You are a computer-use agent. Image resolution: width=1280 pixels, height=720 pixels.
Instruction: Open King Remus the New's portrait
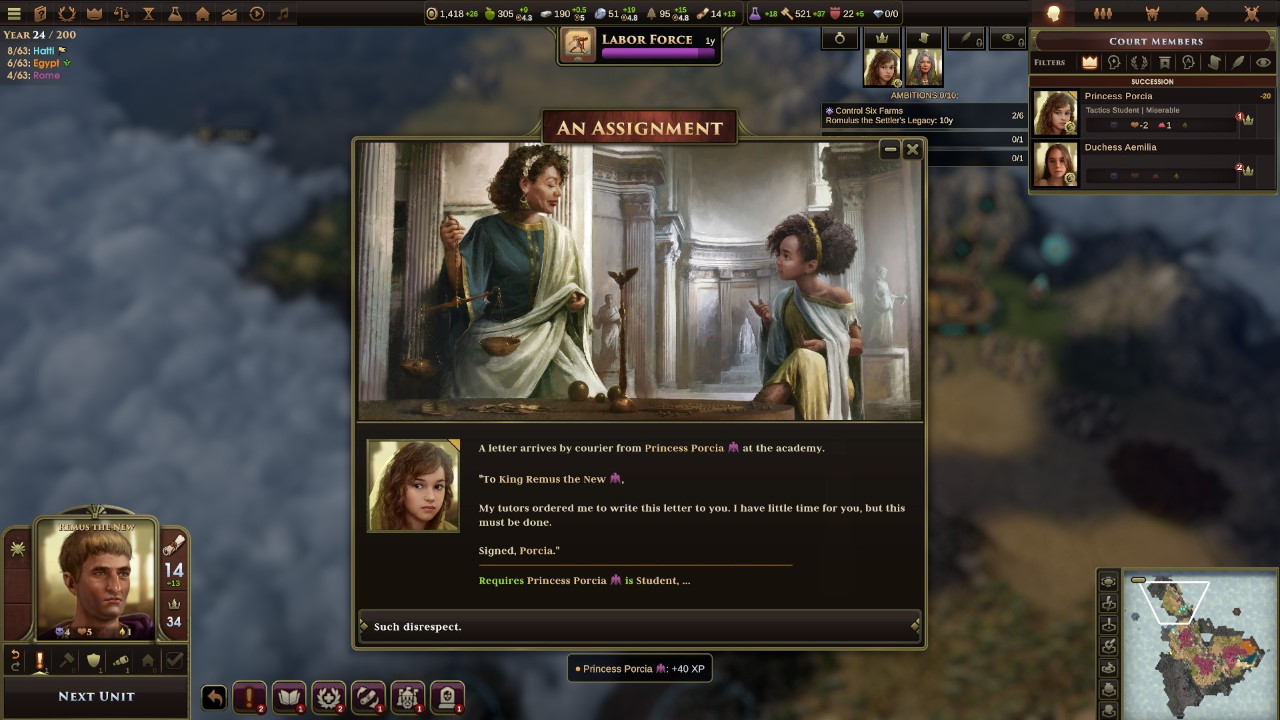click(x=97, y=577)
